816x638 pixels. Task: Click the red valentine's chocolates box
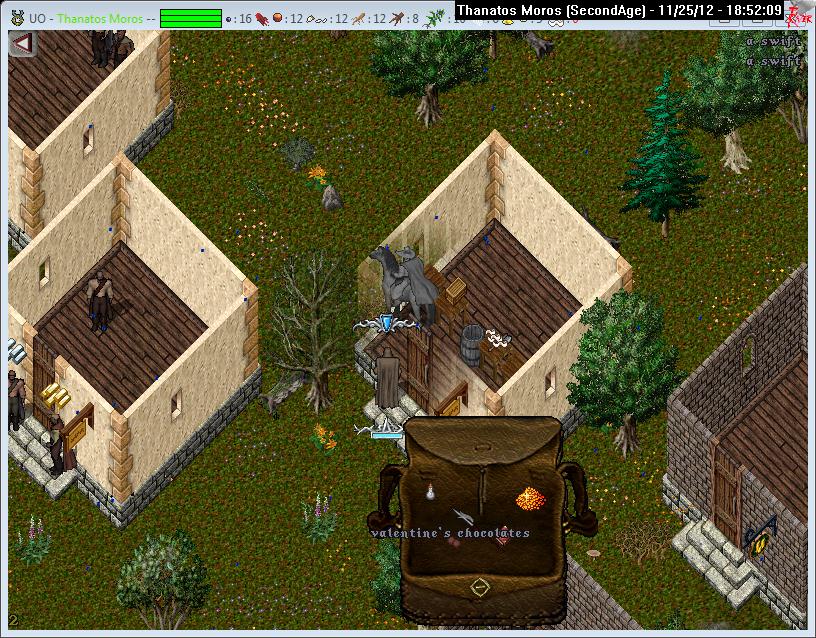(503, 535)
